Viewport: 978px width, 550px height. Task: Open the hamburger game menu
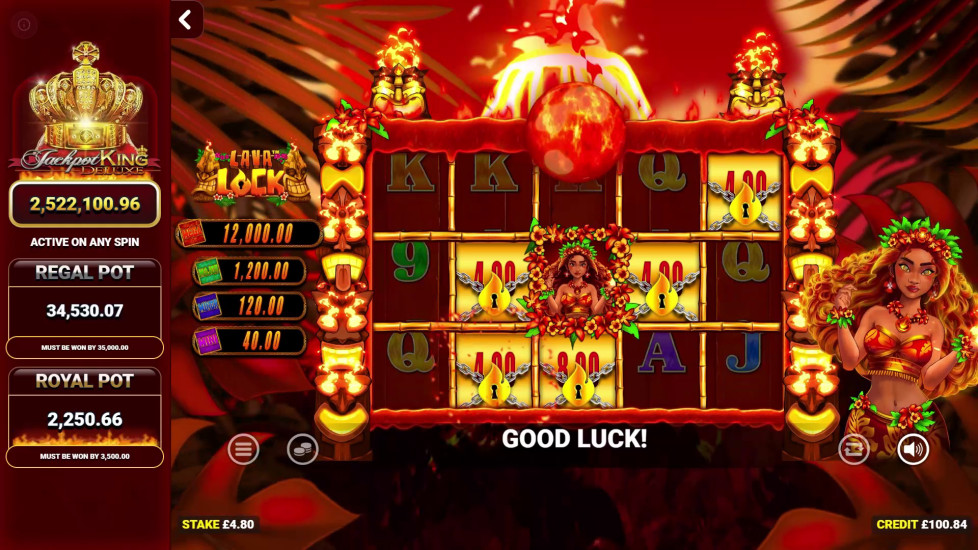point(243,449)
